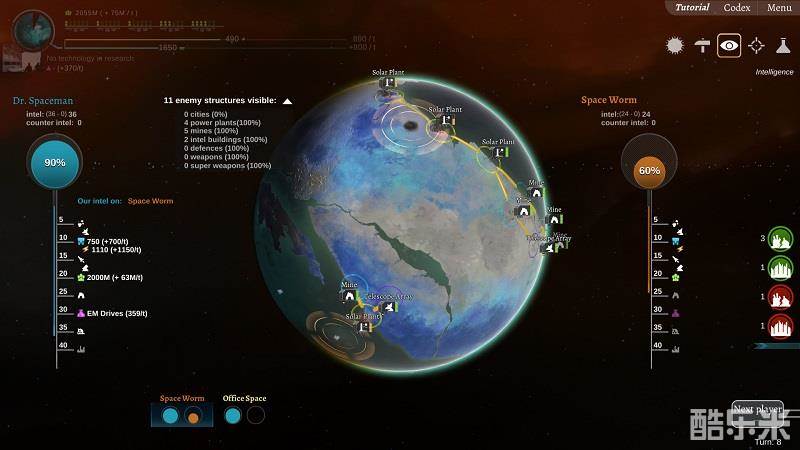Select the Office Space opponent panel
This screenshot has height=450, width=800.
(244, 414)
